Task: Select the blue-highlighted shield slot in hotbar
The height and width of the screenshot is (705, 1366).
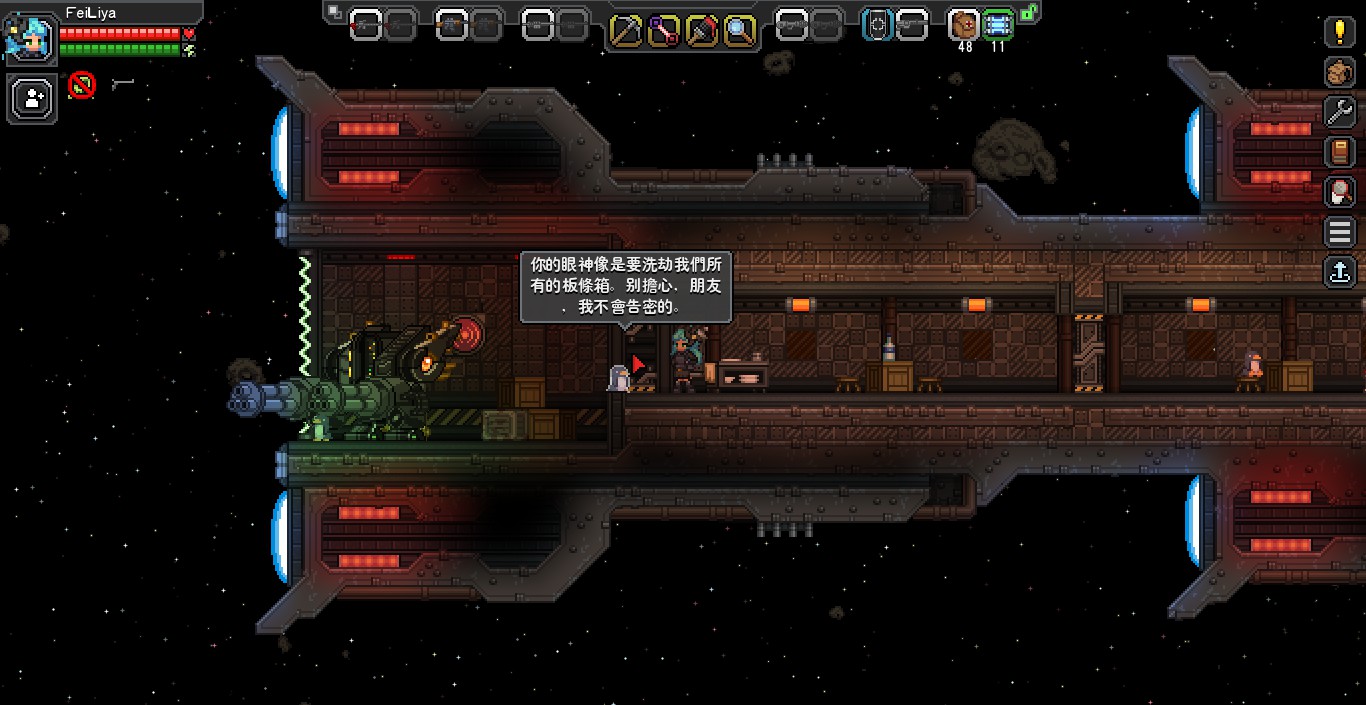Action: click(x=878, y=25)
